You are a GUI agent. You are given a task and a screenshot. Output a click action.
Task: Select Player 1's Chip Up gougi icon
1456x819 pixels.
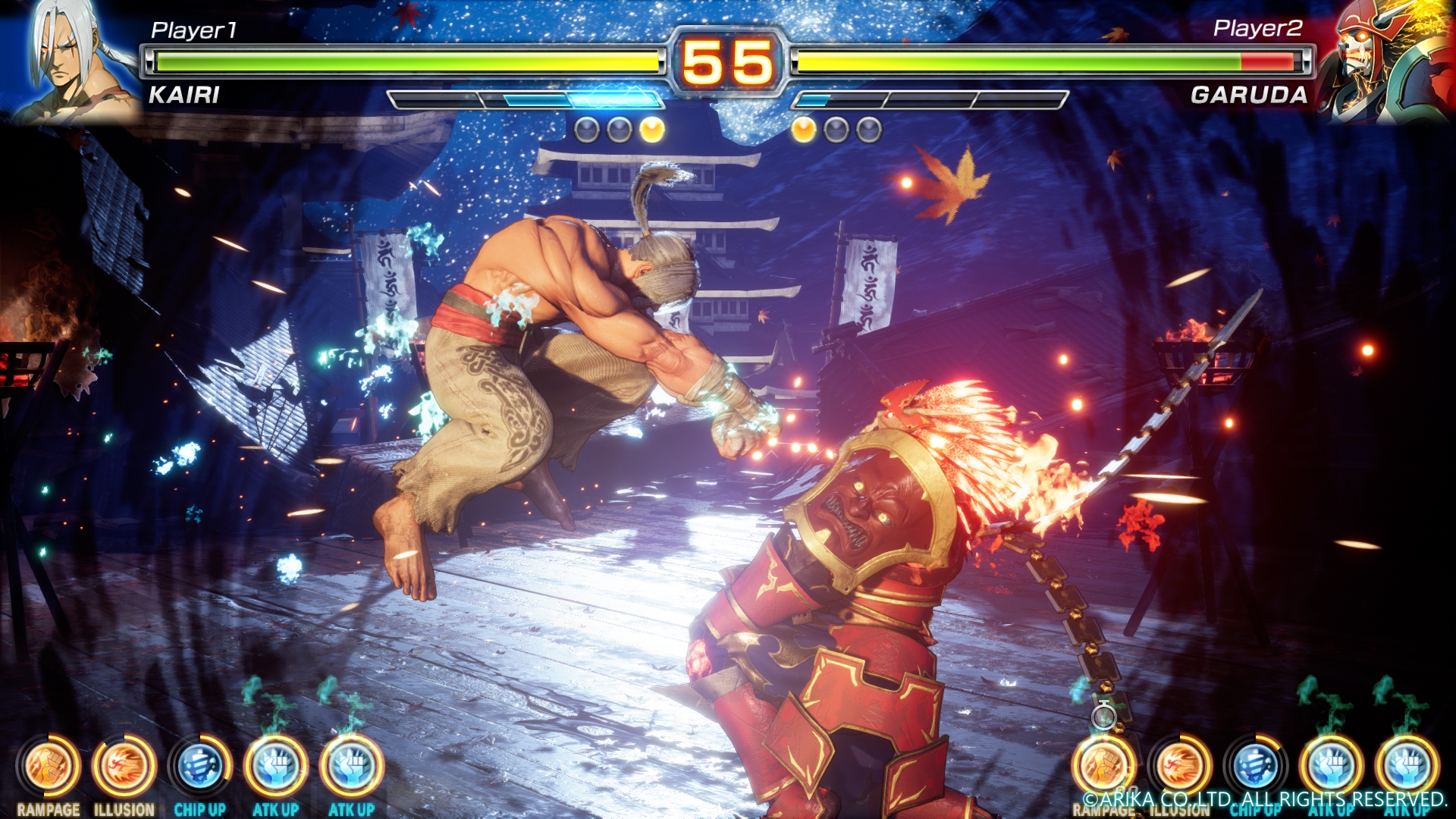(x=199, y=766)
